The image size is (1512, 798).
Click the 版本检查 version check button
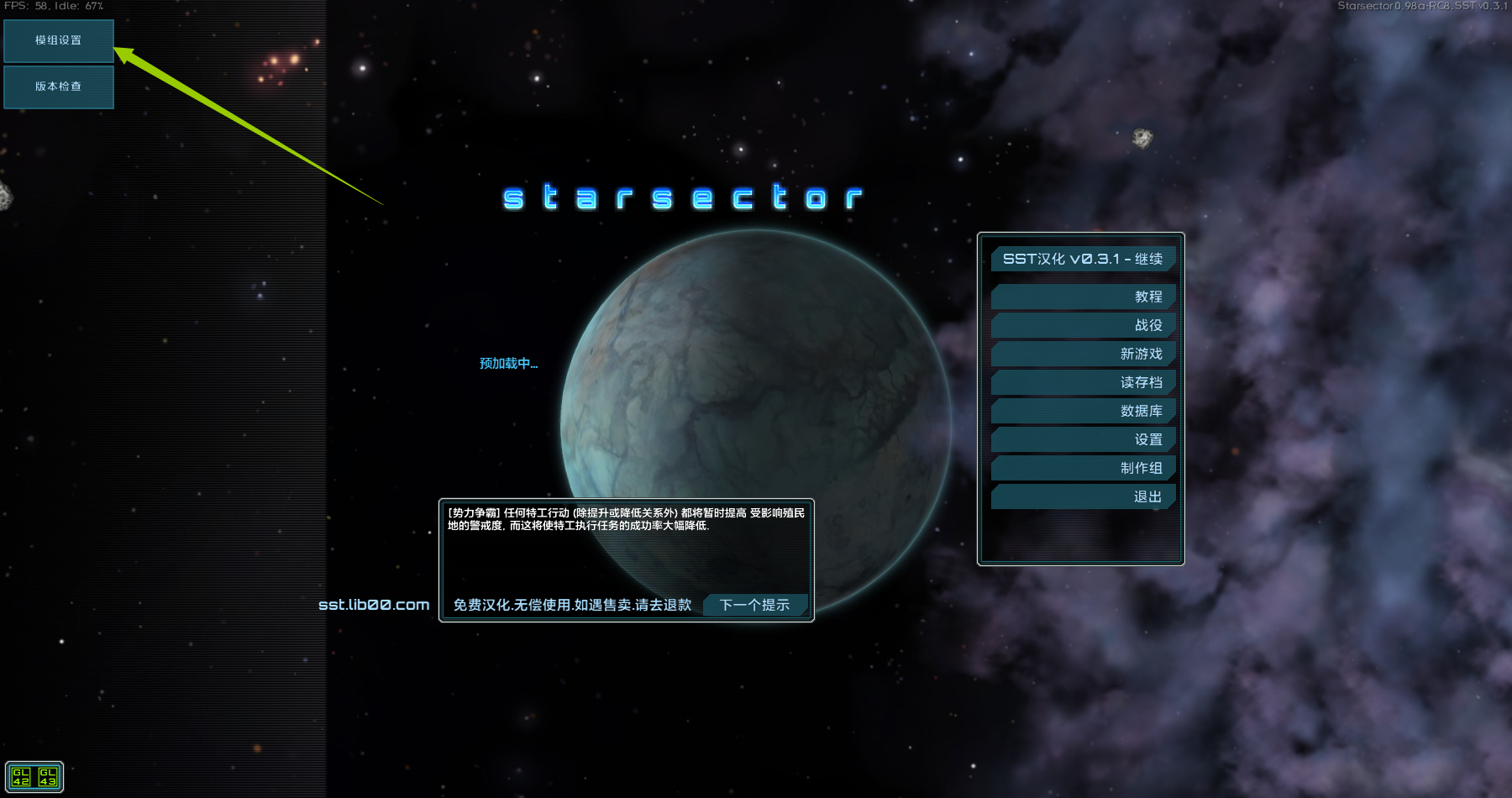59,87
